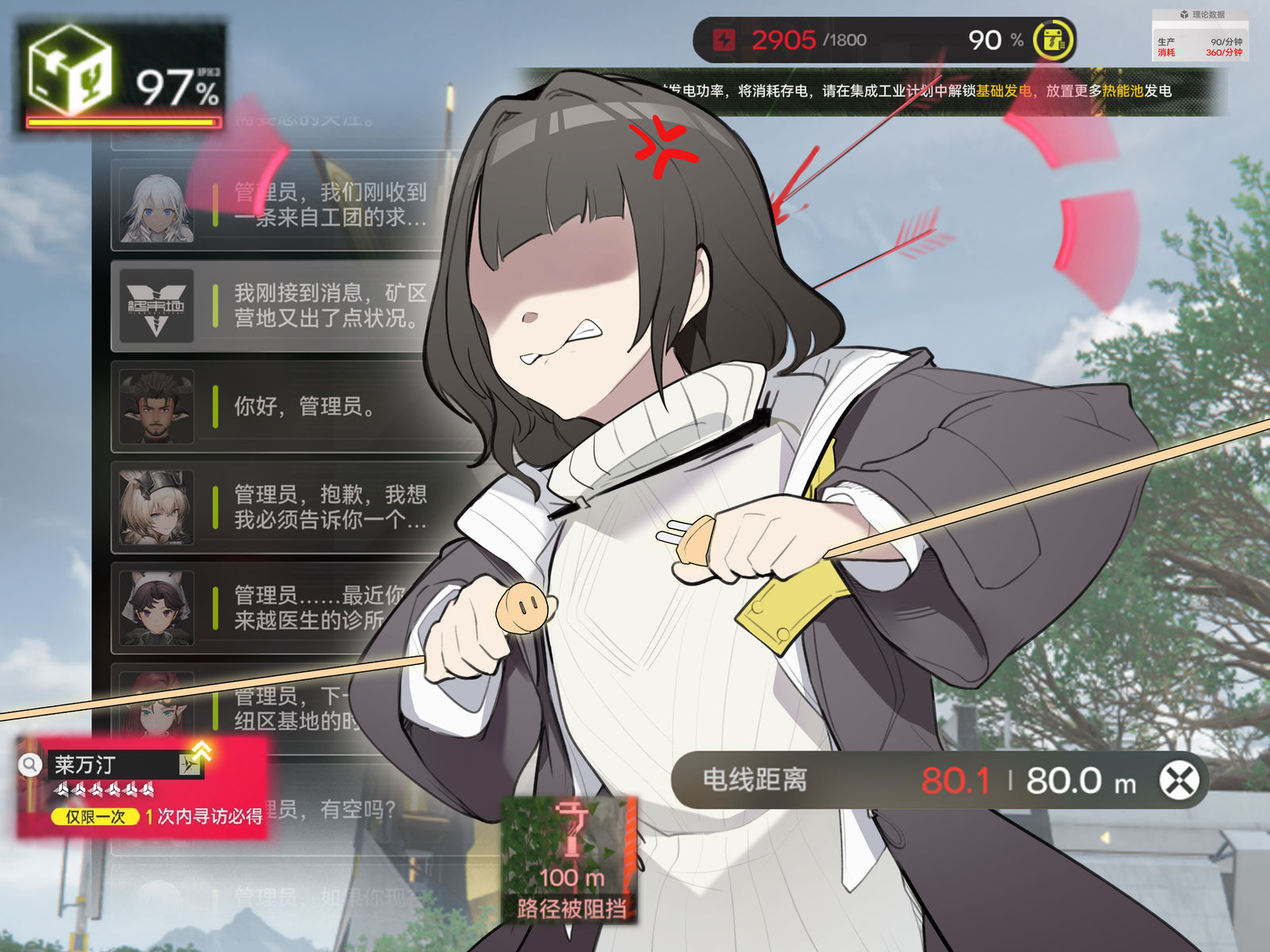Click the red lightning power icon

tap(724, 40)
